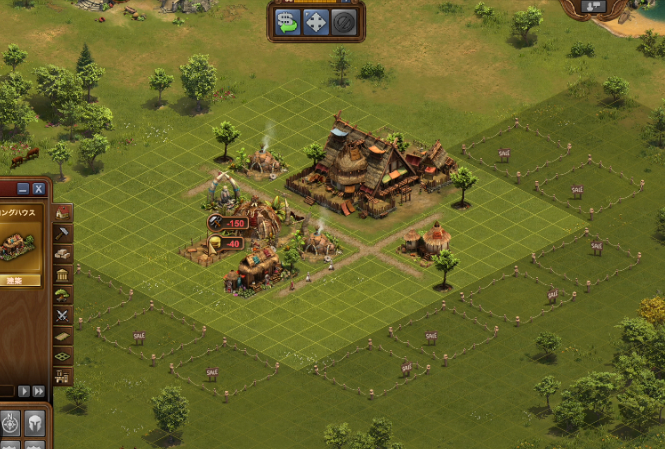This screenshot has width=665, height=449.
Task: Activate the move building mode
Action: point(316,21)
